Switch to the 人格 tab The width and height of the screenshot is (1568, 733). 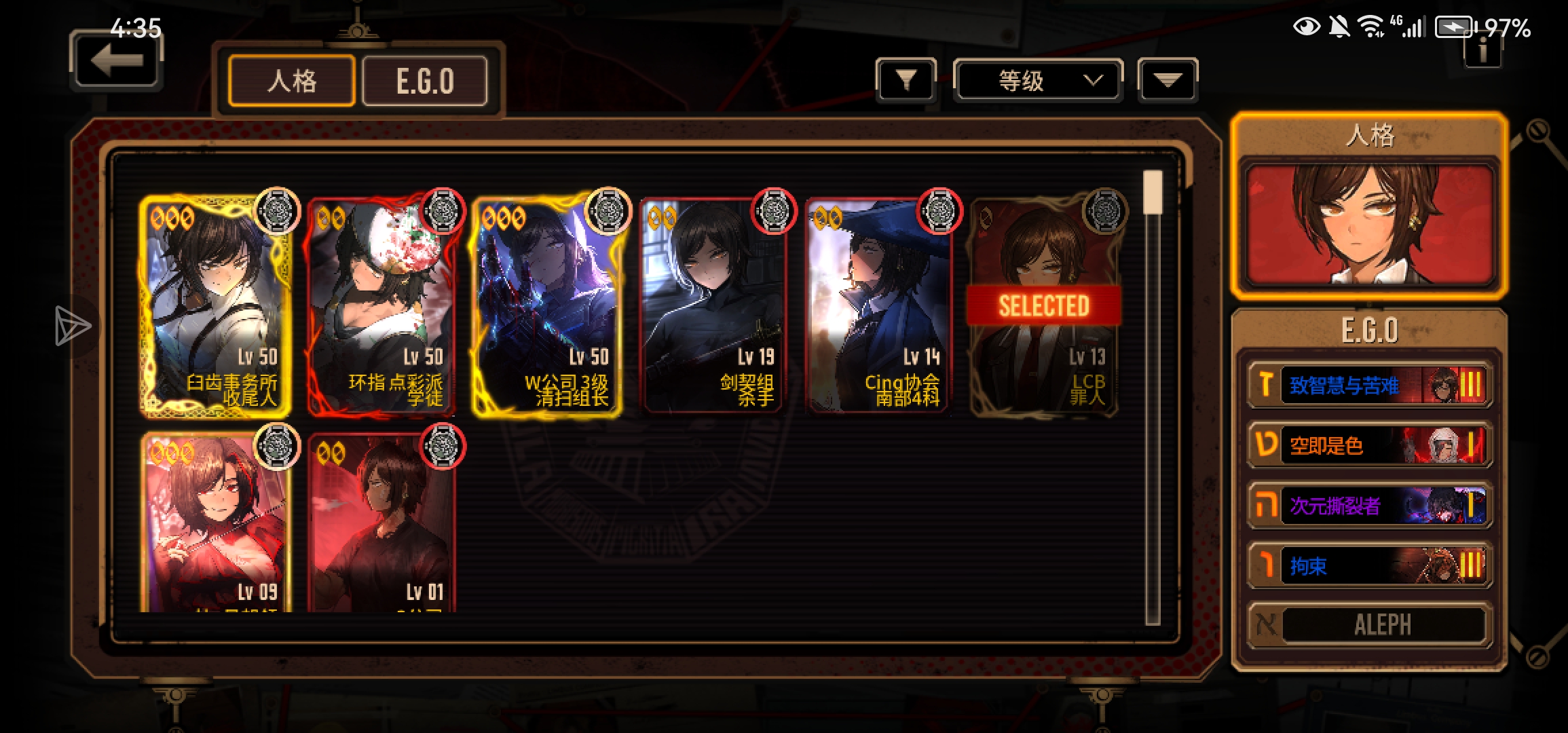pyautogui.click(x=292, y=81)
